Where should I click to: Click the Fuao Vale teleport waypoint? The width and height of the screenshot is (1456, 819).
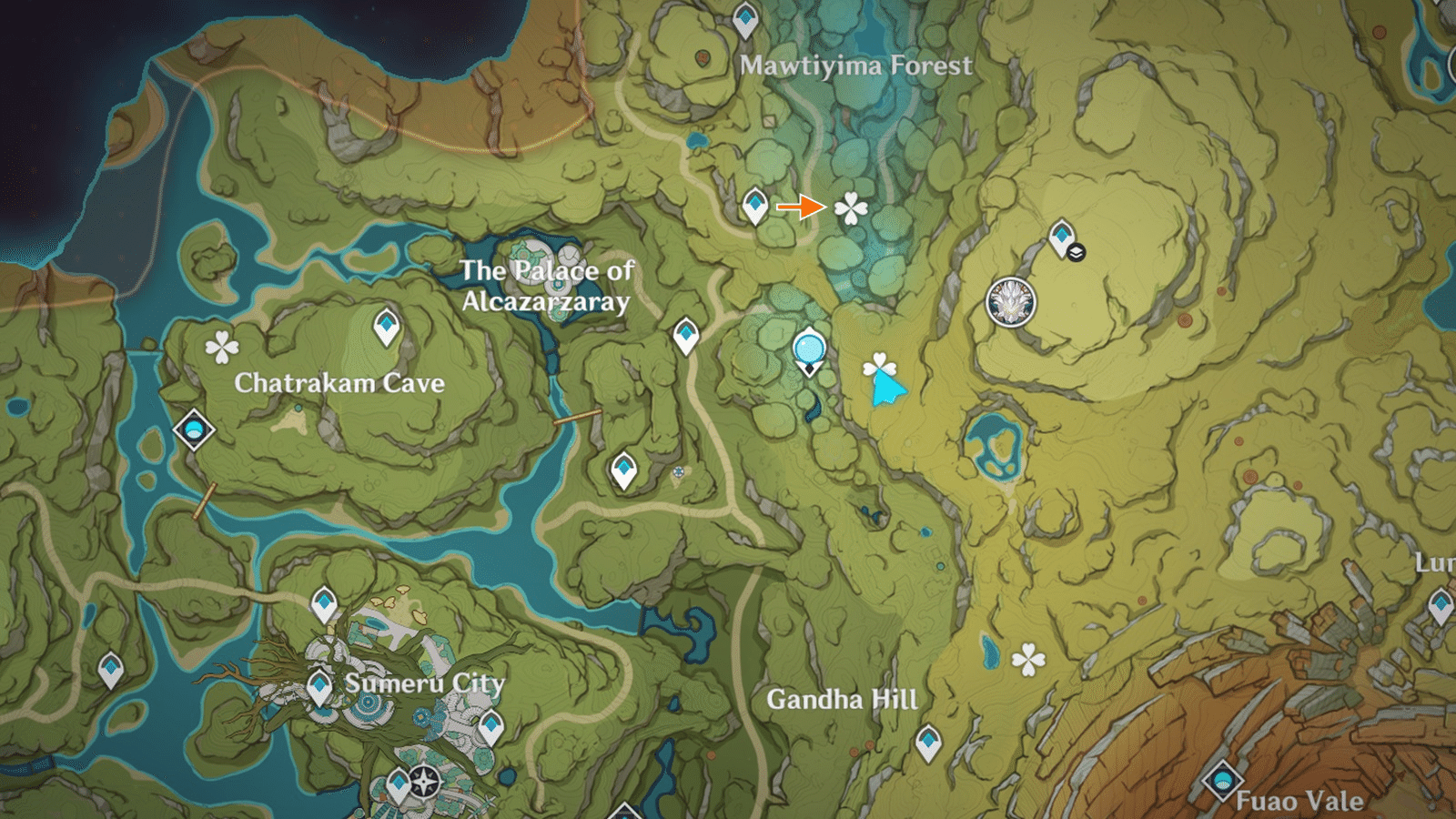pos(1224,781)
